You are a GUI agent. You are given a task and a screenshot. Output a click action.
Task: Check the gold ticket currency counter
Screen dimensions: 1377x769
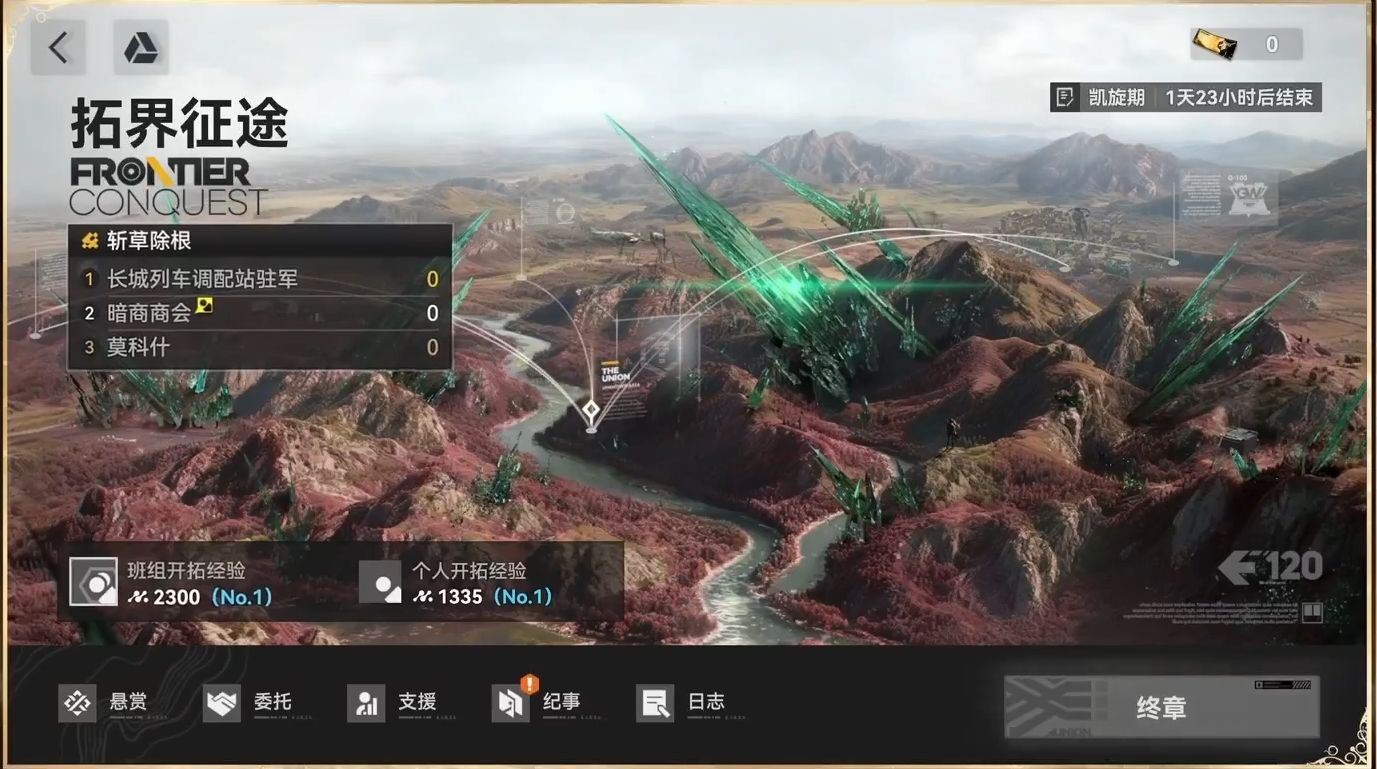click(1246, 44)
